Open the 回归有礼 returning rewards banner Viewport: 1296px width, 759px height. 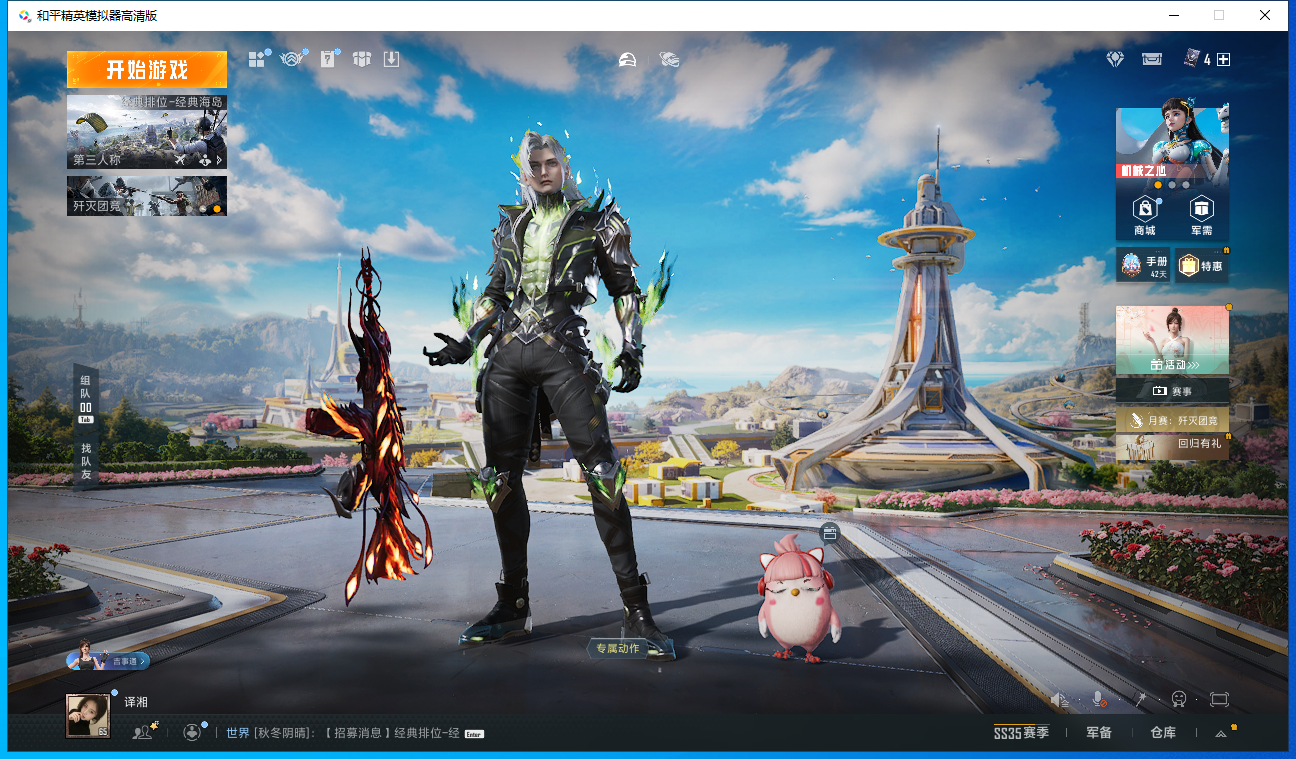pyautogui.click(x=1172, y=447)
